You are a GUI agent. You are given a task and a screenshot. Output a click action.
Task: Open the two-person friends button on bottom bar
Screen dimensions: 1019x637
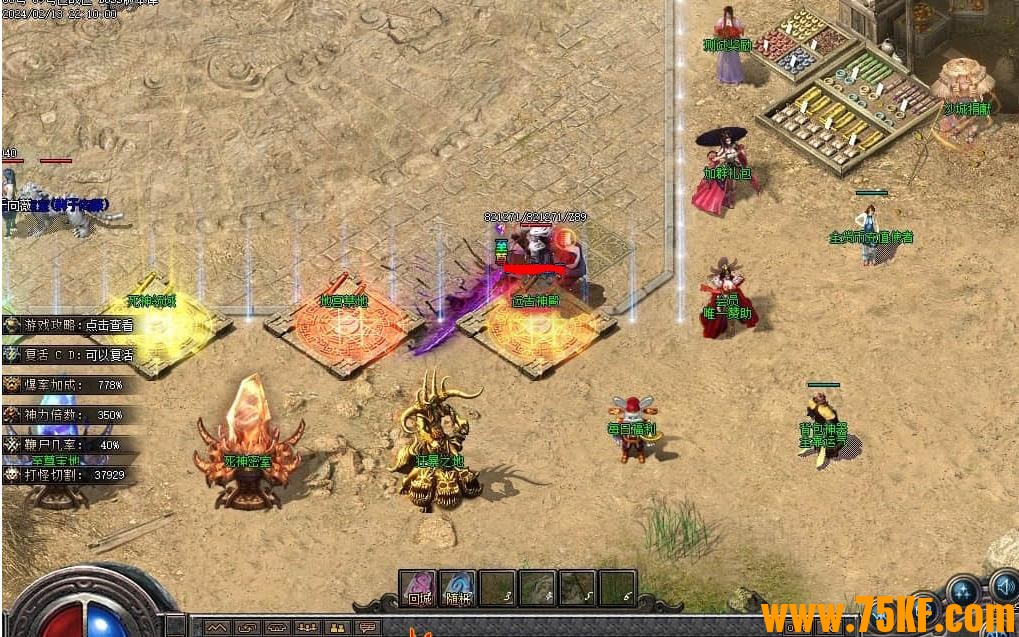337,628
